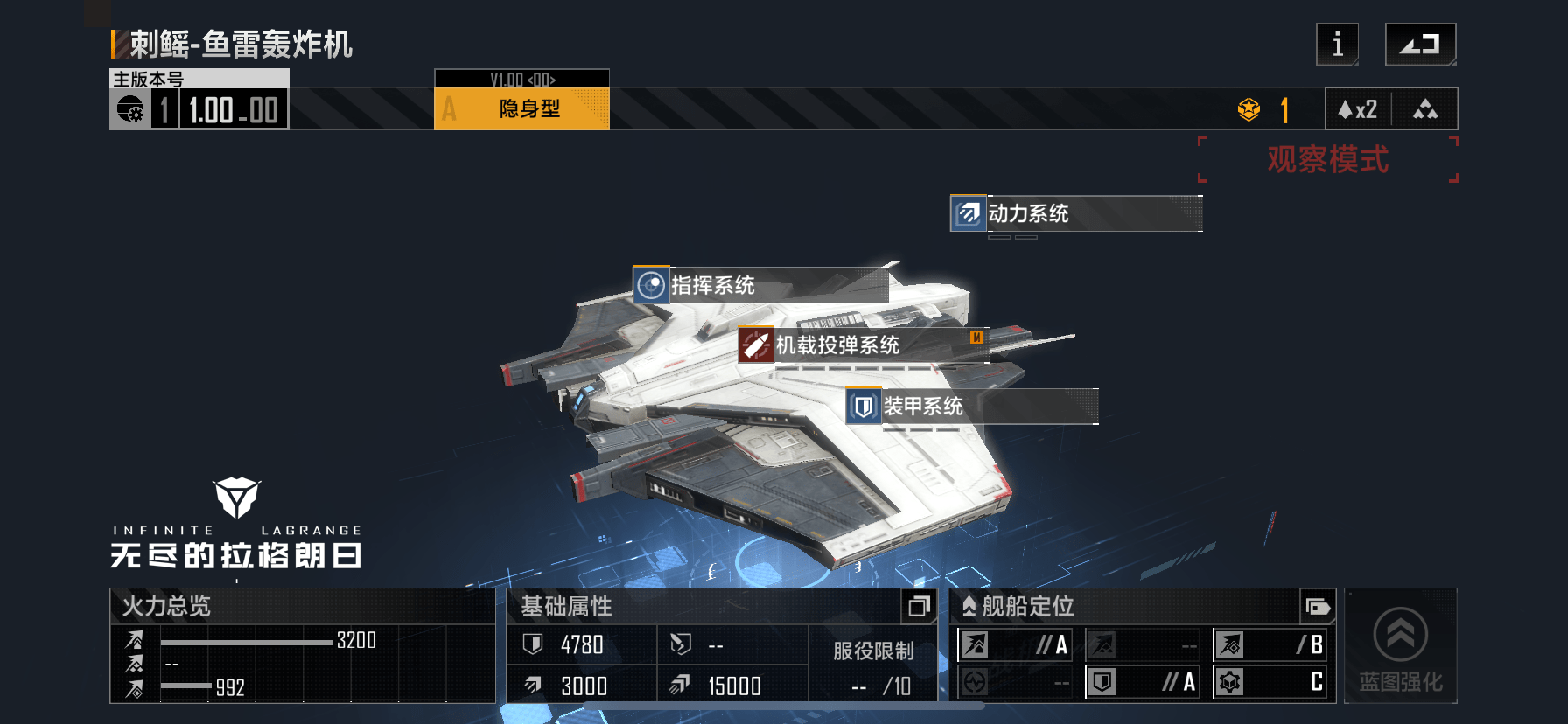1568x724 pixels.
Task: Open the V1.00 <00> version dropdown
Action: pos(521,78)
